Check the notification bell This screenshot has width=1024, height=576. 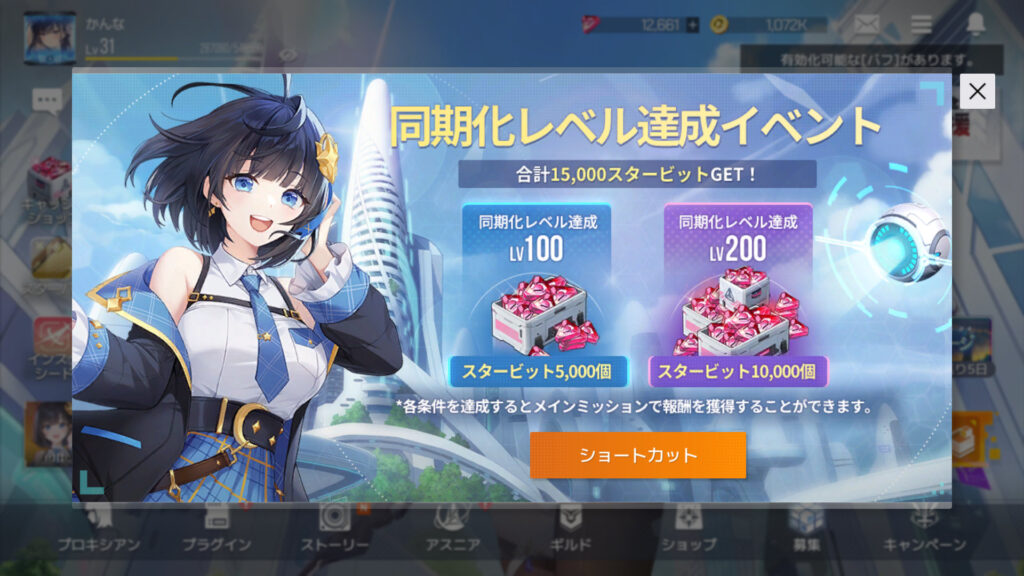pyautogui.click(x=976, y=24)
